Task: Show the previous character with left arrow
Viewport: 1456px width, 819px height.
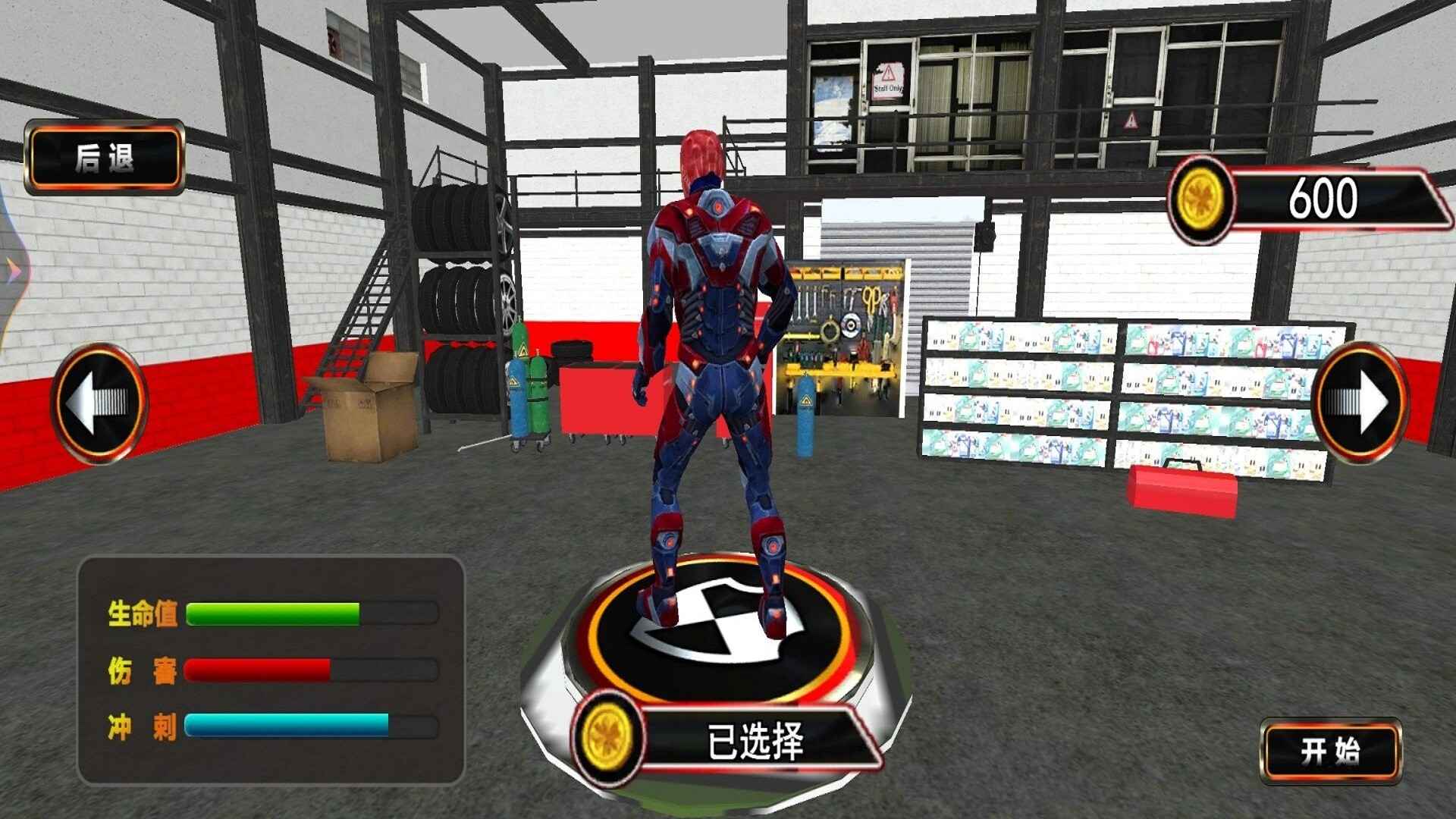Action: [99, 403]
